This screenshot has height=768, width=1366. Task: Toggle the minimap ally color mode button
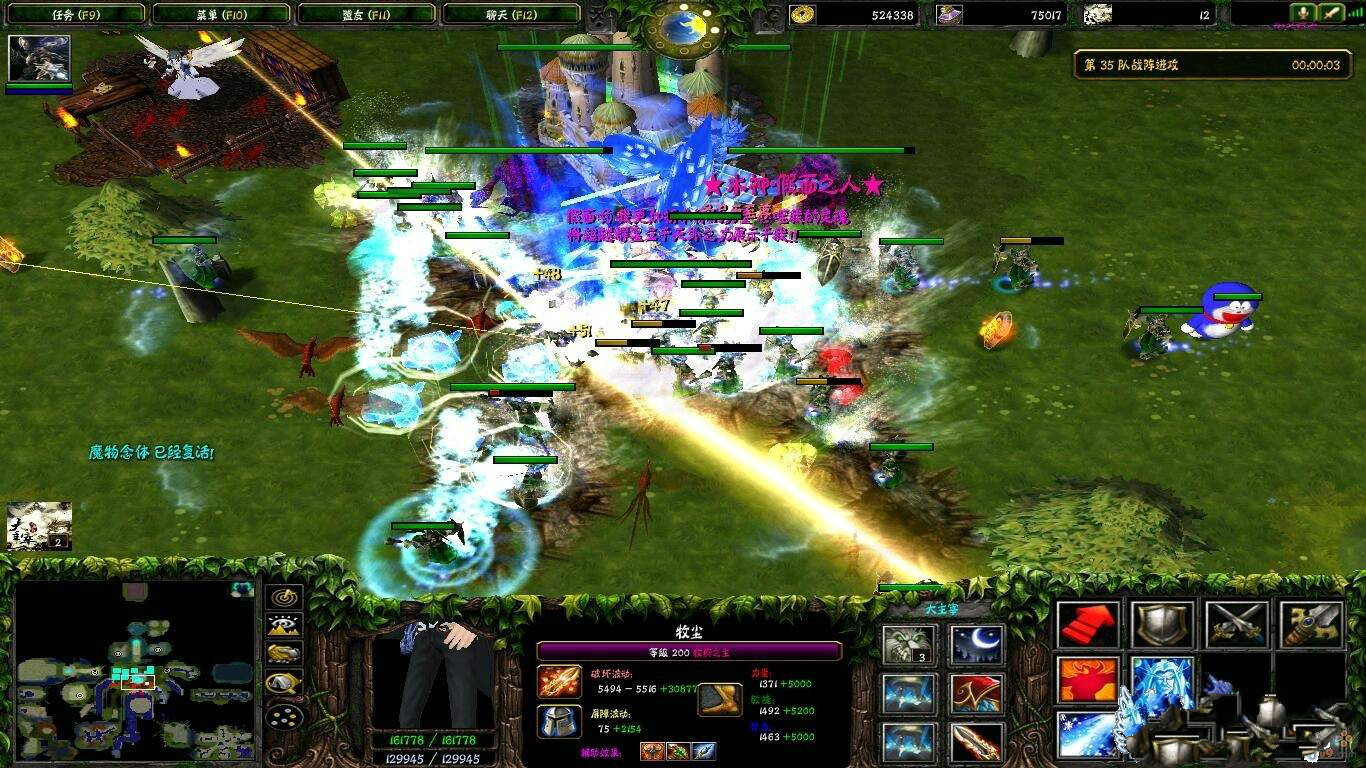(284, 655)
